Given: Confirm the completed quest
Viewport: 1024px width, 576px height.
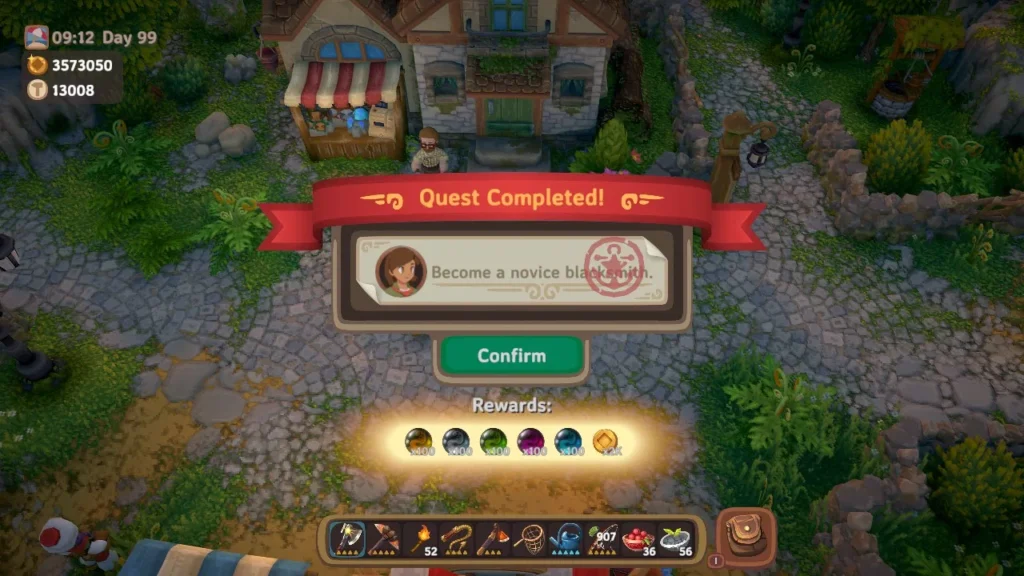Looking at the screenshot, I should tap(512, 356).
